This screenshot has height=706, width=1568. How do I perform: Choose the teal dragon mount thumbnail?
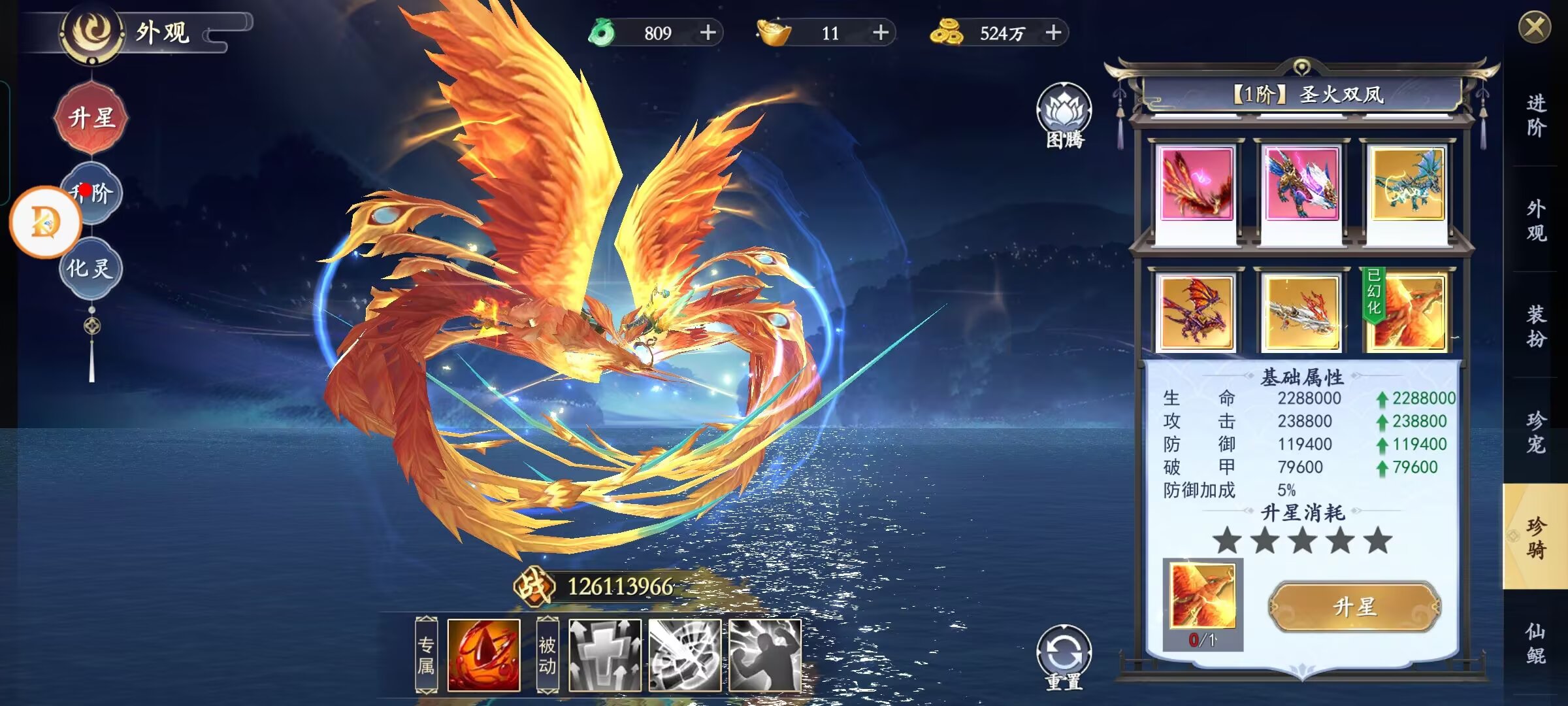point(1407,185)
